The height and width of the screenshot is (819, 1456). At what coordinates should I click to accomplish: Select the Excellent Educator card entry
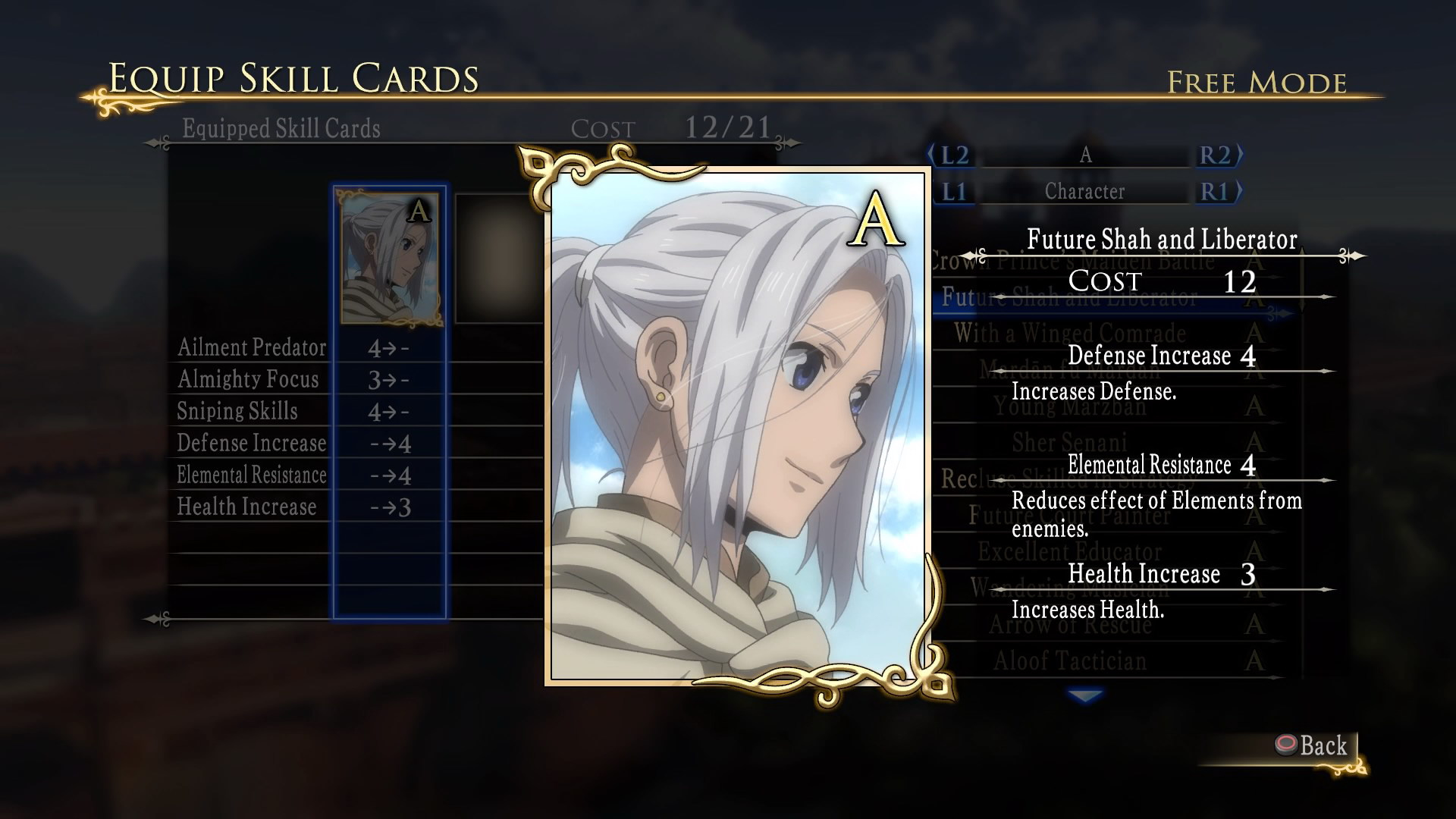tap(1069, 551)
